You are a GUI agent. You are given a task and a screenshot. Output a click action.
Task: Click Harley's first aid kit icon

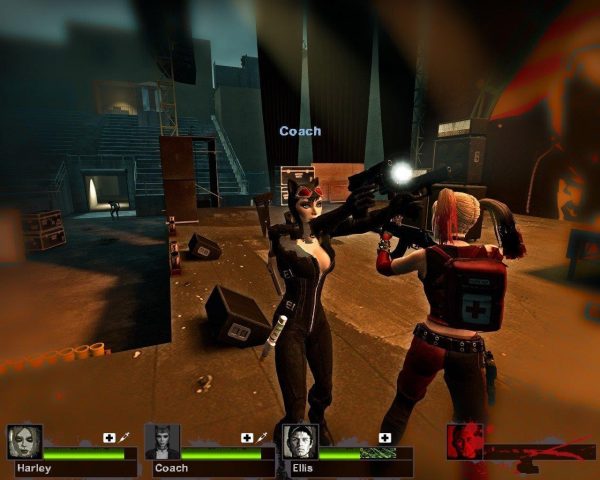click(109, 438)
